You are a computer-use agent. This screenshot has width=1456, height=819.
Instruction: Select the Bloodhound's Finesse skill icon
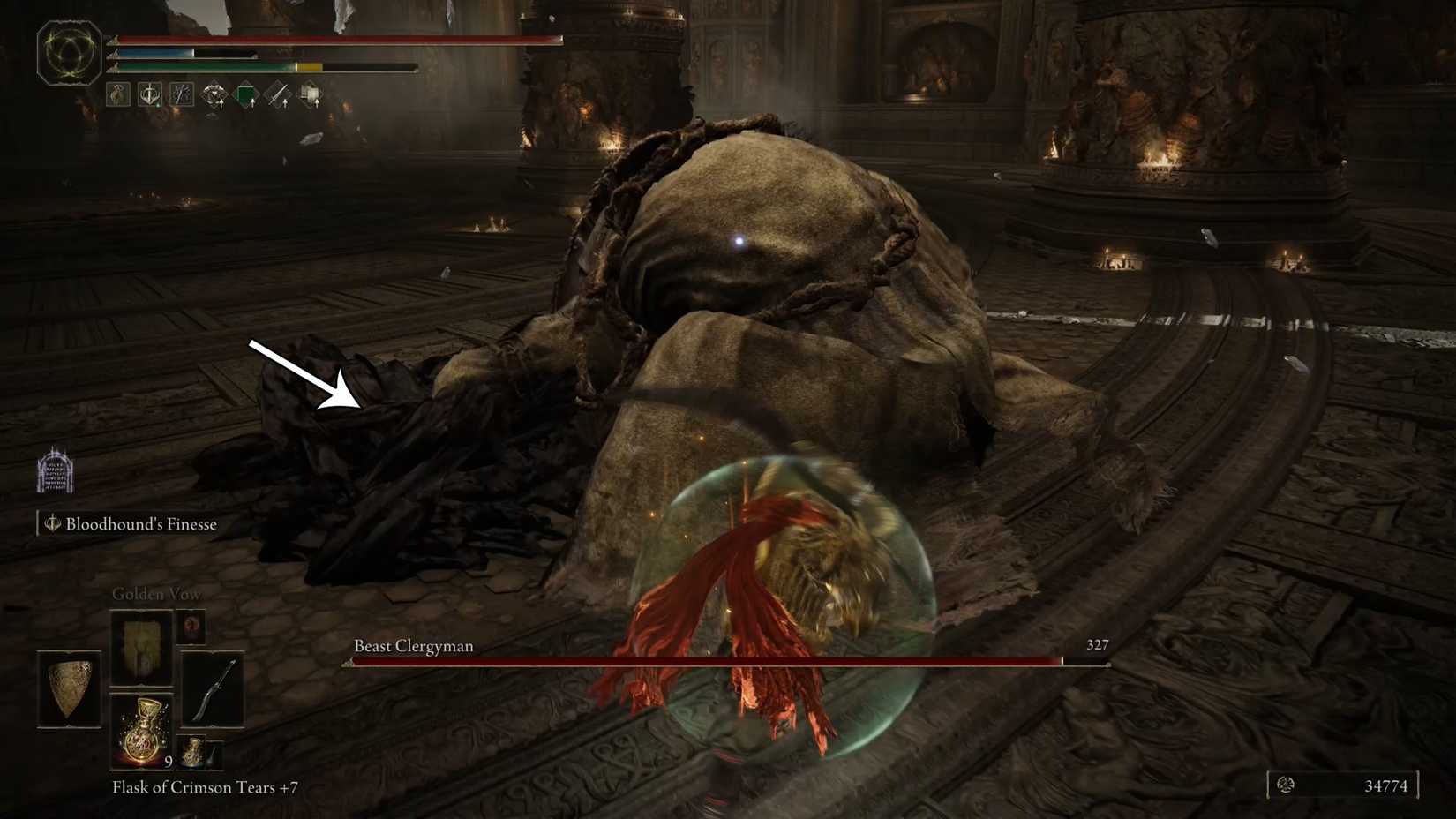(51, 523)
